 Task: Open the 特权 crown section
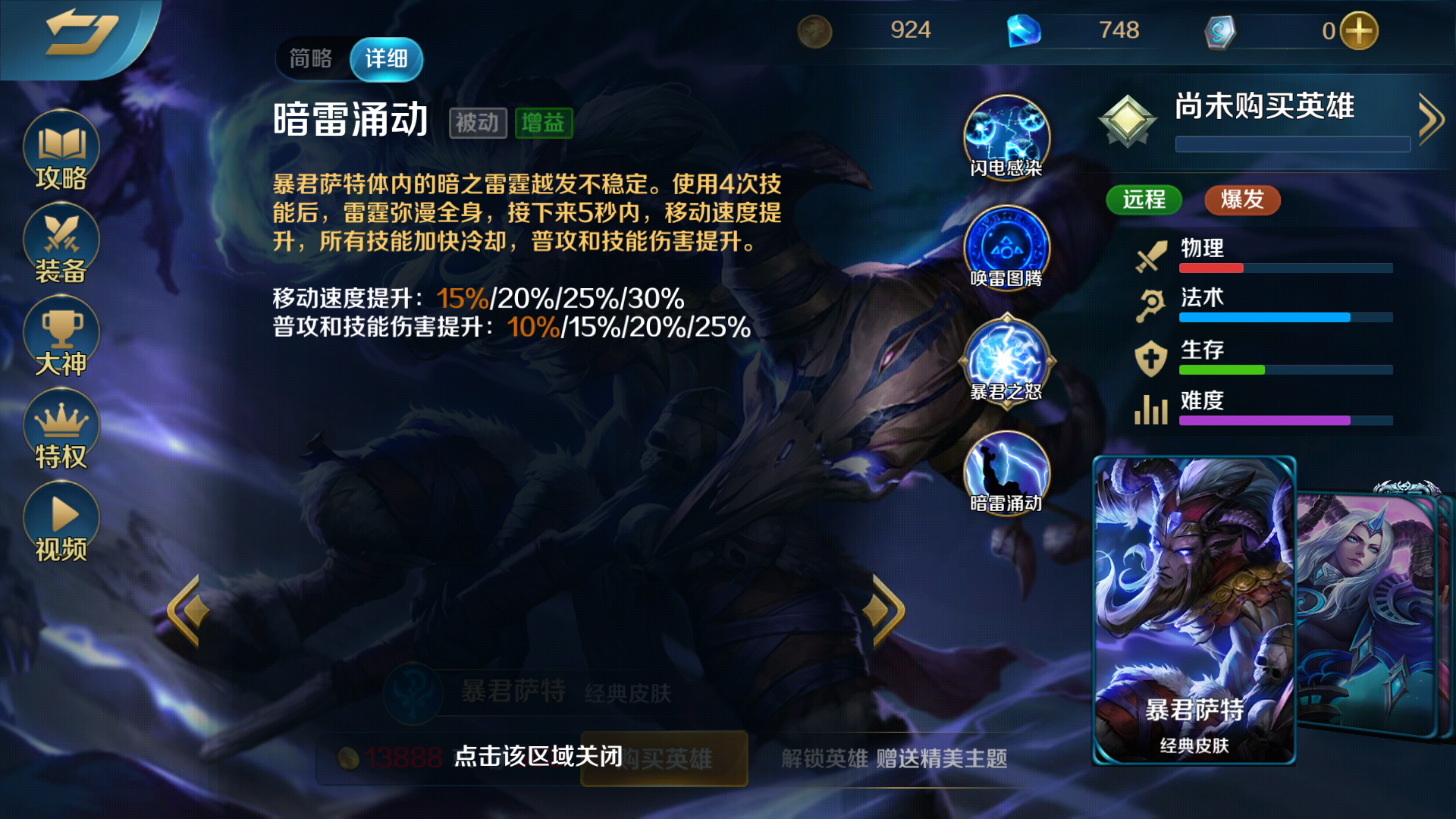click(61, 428)
